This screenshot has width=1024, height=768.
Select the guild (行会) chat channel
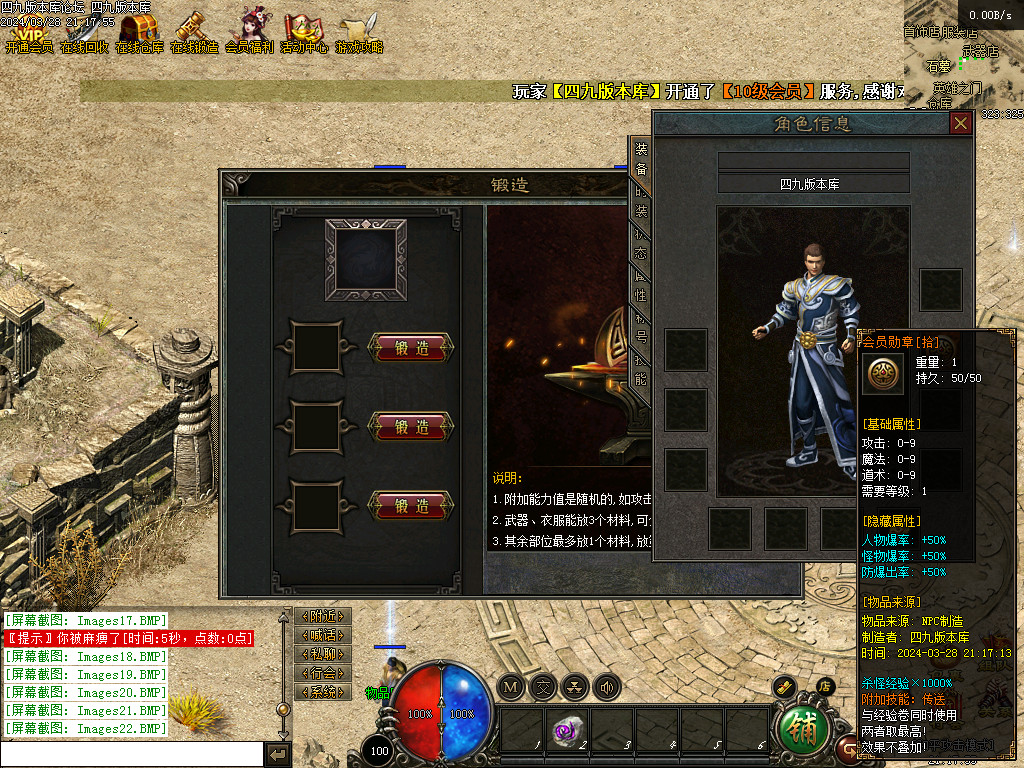tap(323, 673)
